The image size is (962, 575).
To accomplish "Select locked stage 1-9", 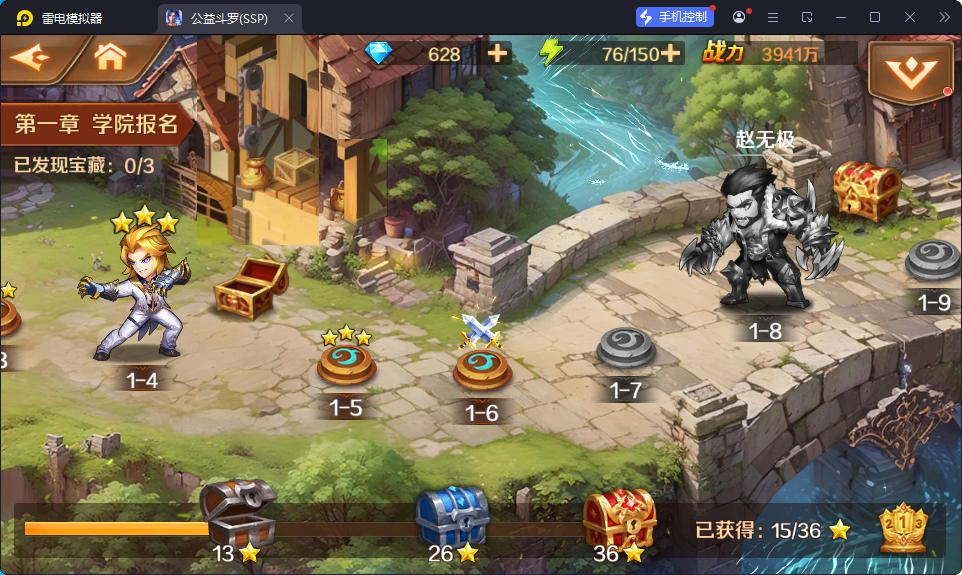I will [x=933, y=262].
